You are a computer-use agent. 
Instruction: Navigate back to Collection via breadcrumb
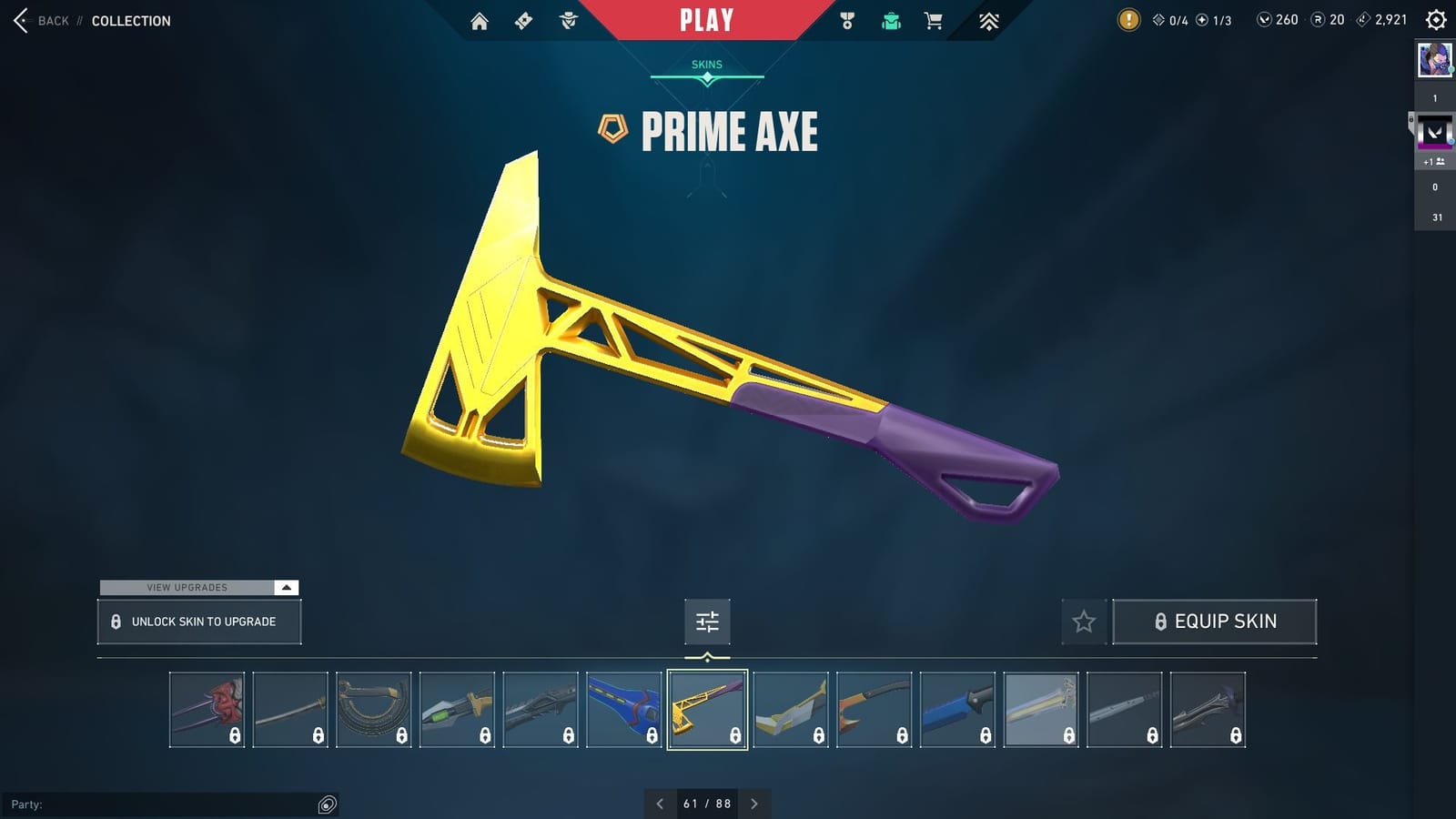point(131,20)
